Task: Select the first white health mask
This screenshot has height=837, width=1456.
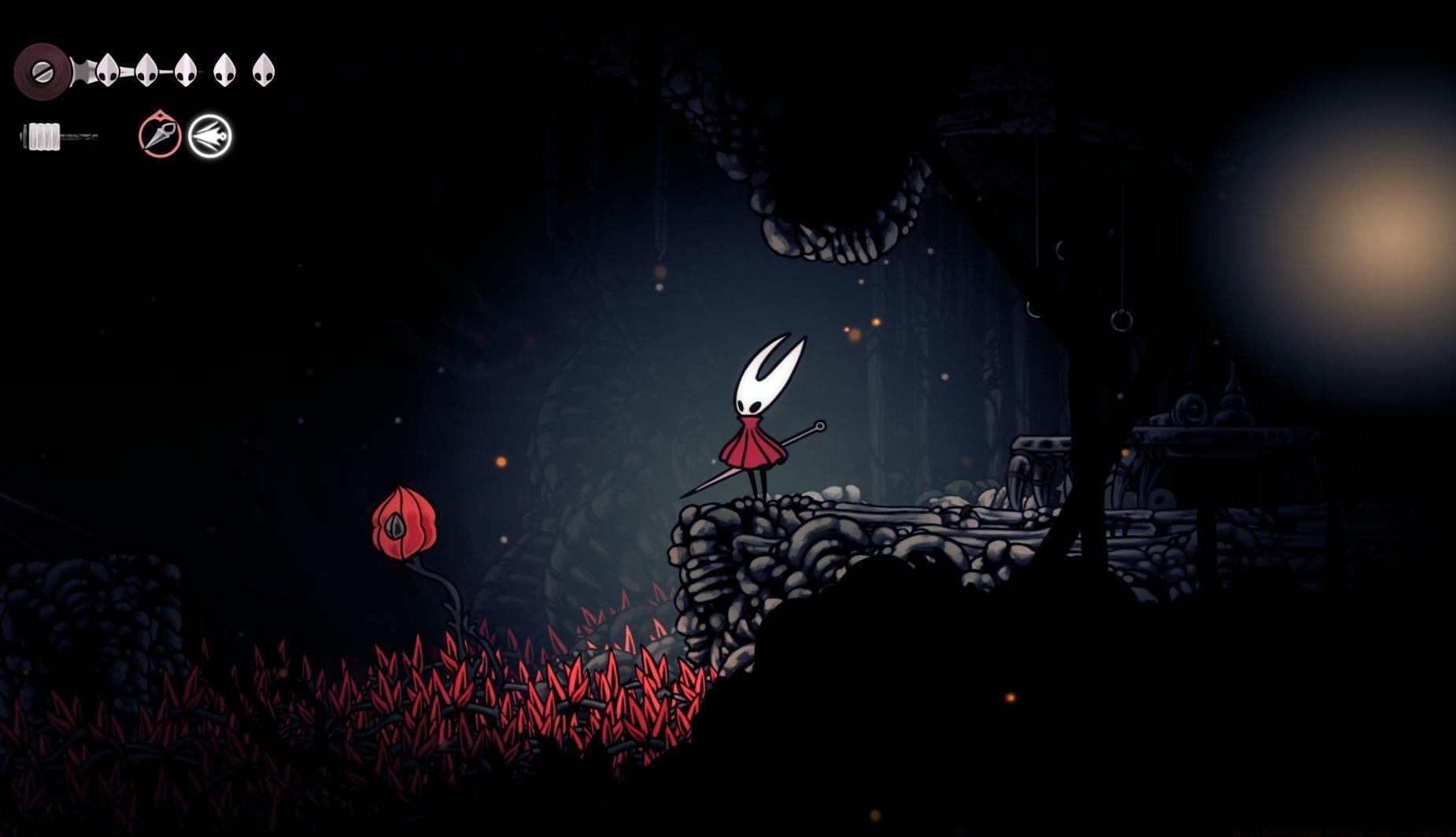Action: (x=107, y=71)
